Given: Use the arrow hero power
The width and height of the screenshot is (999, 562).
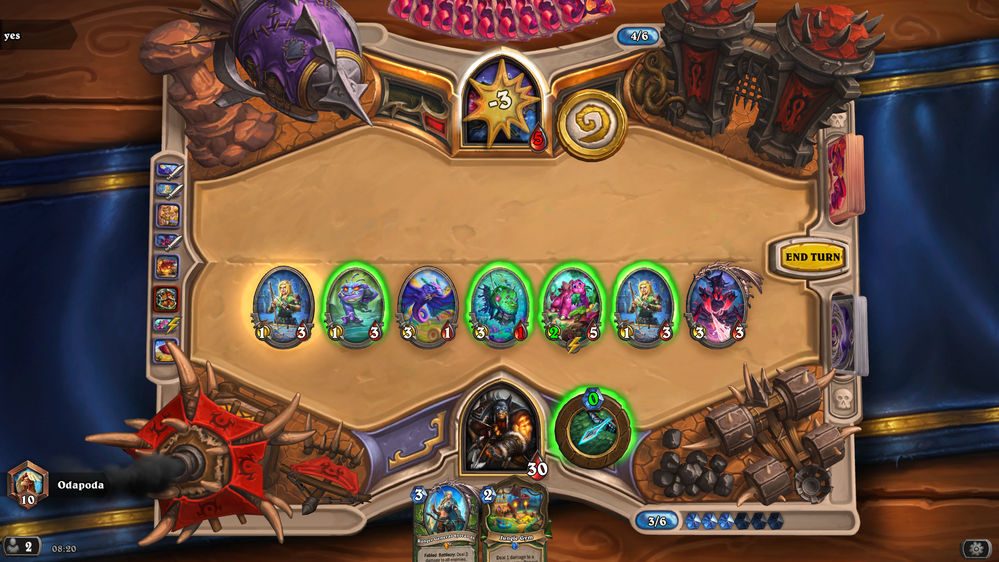Looking at the screenshot, I should [593, 430].
